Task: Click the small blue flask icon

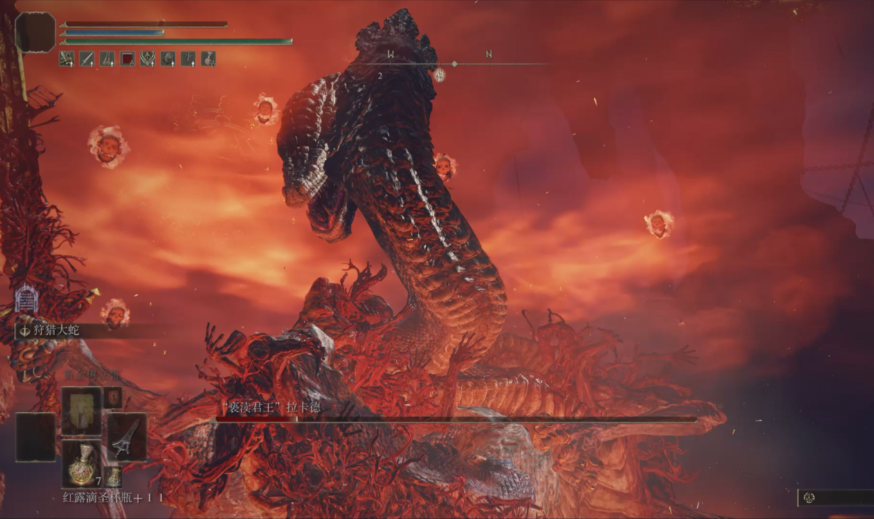Action: click(x=113, y=477)
